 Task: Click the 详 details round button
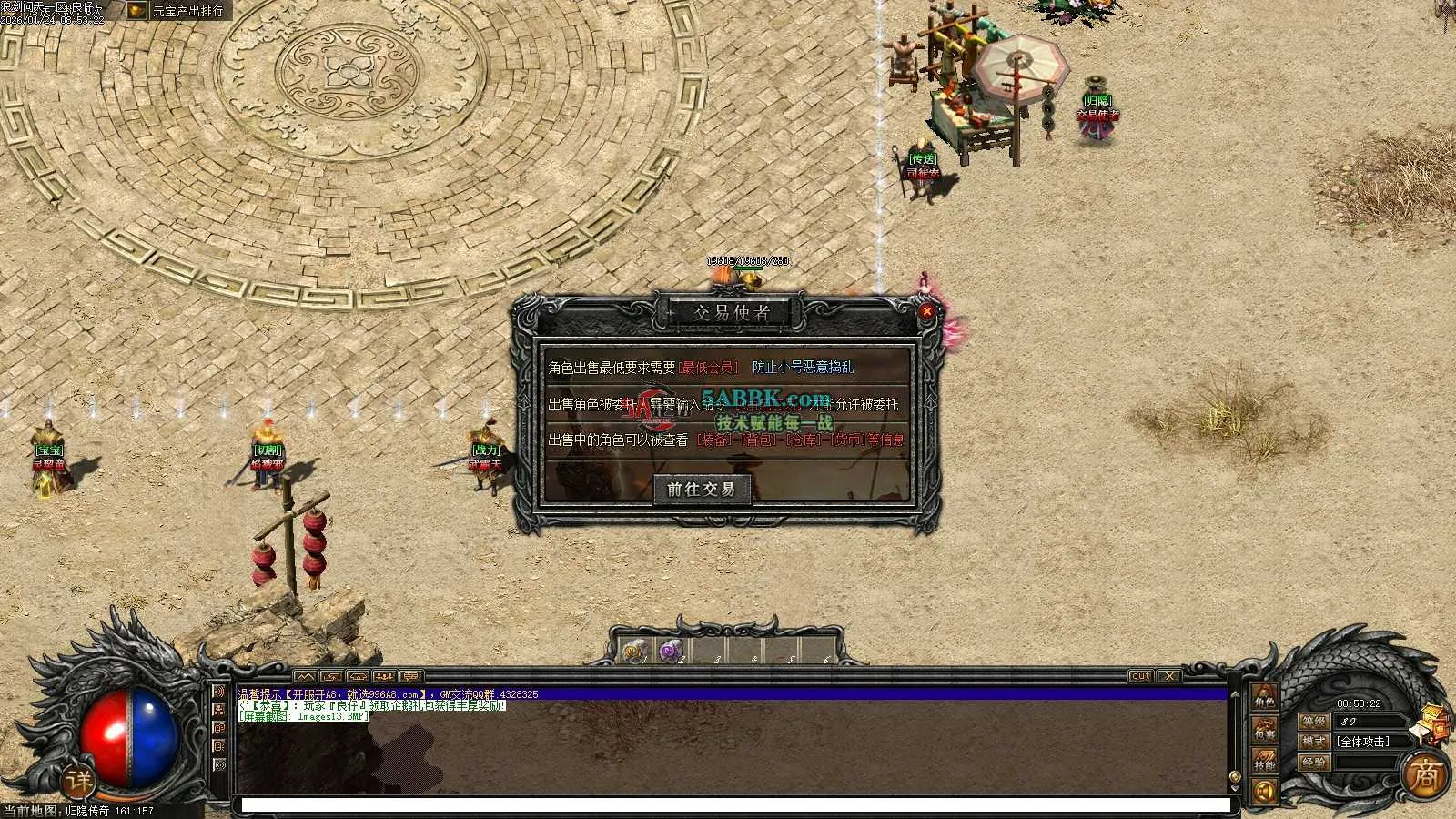click(79, 781)
